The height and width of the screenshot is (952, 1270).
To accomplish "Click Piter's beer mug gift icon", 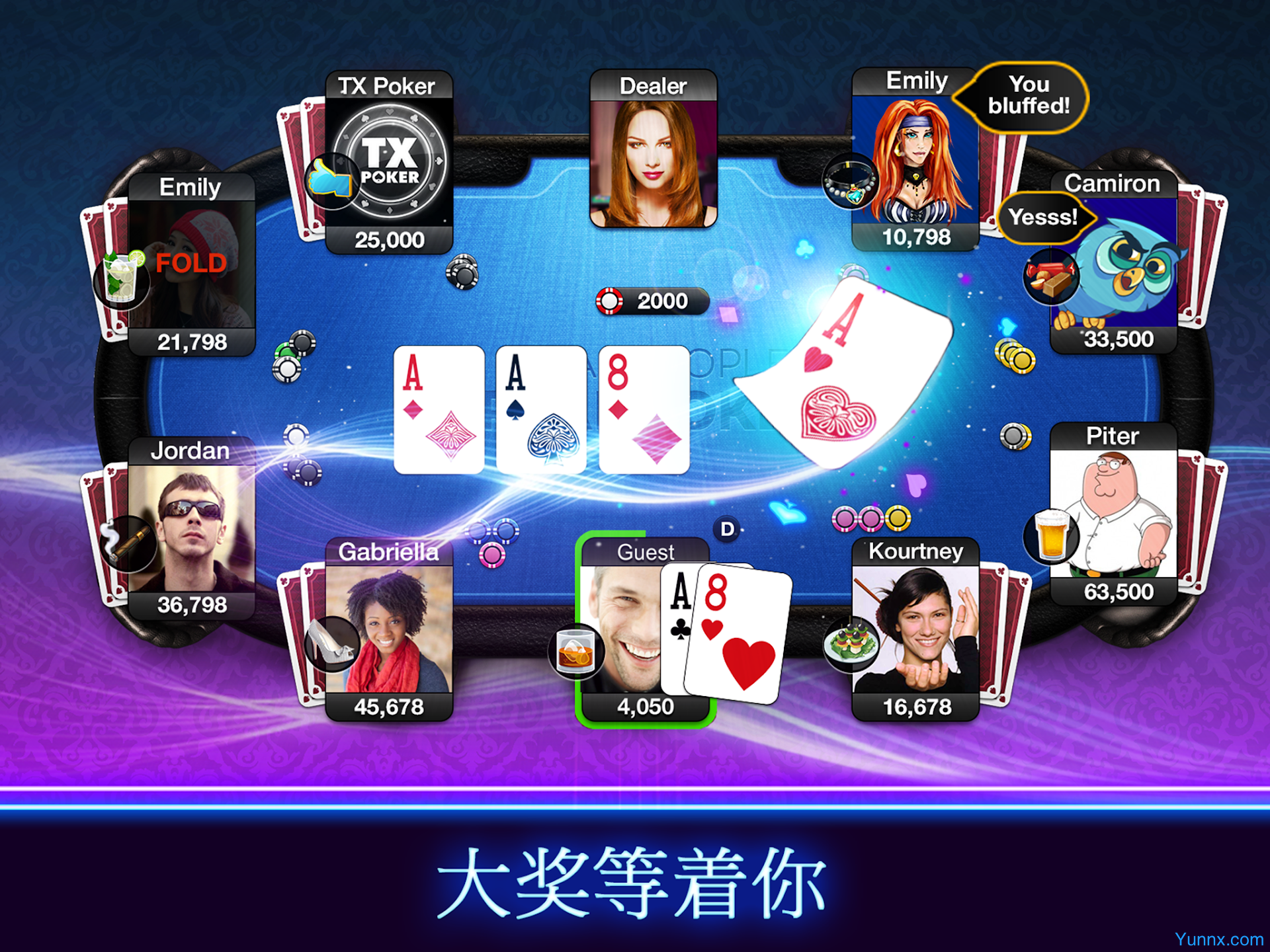I will 1050,535.
